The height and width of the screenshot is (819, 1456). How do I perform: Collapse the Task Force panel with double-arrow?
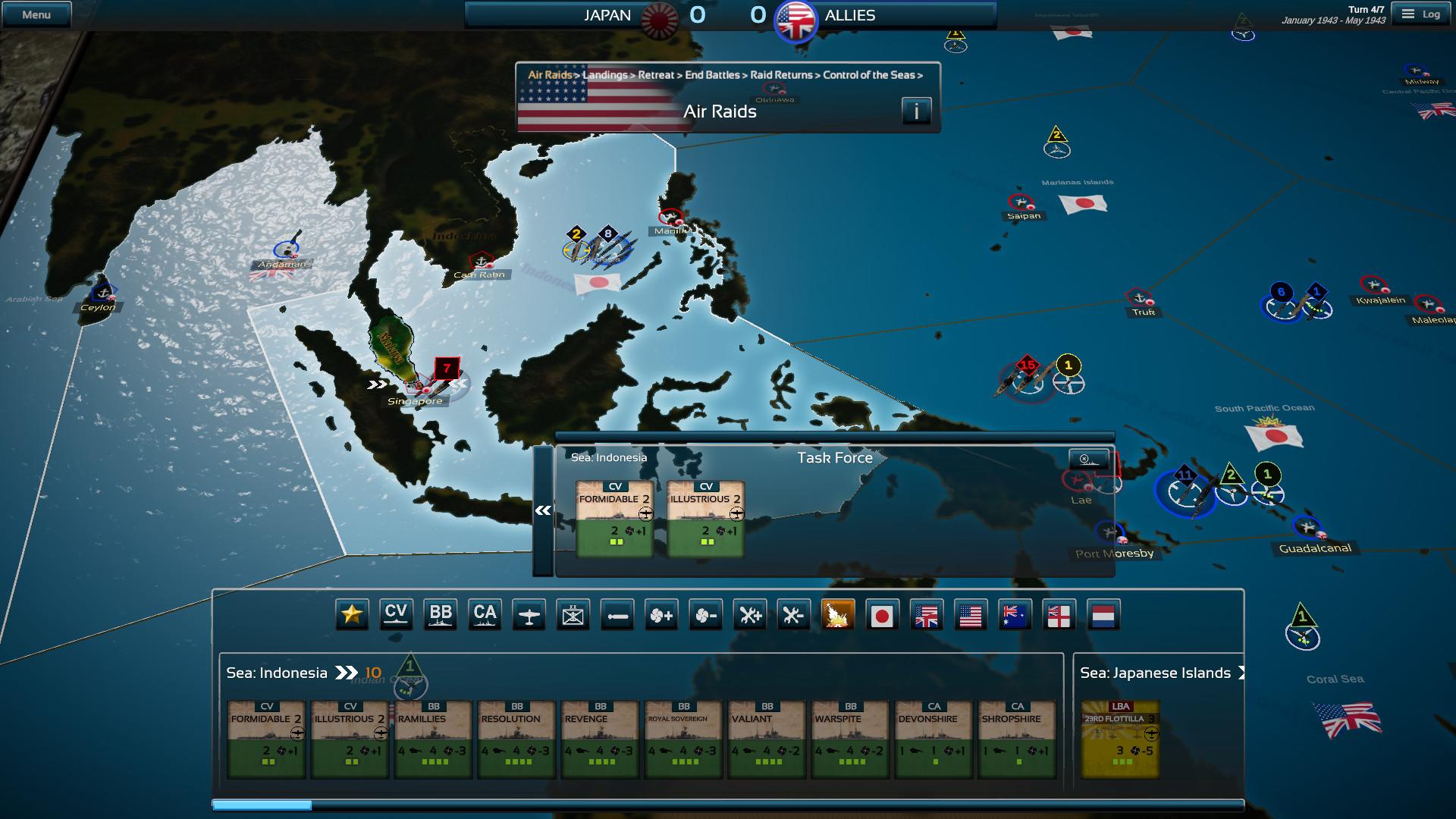541,510
